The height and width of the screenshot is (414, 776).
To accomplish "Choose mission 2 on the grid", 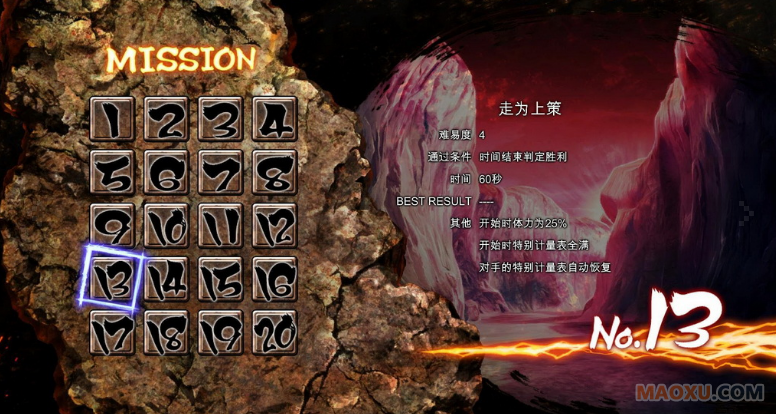I will tap(167, 120).
